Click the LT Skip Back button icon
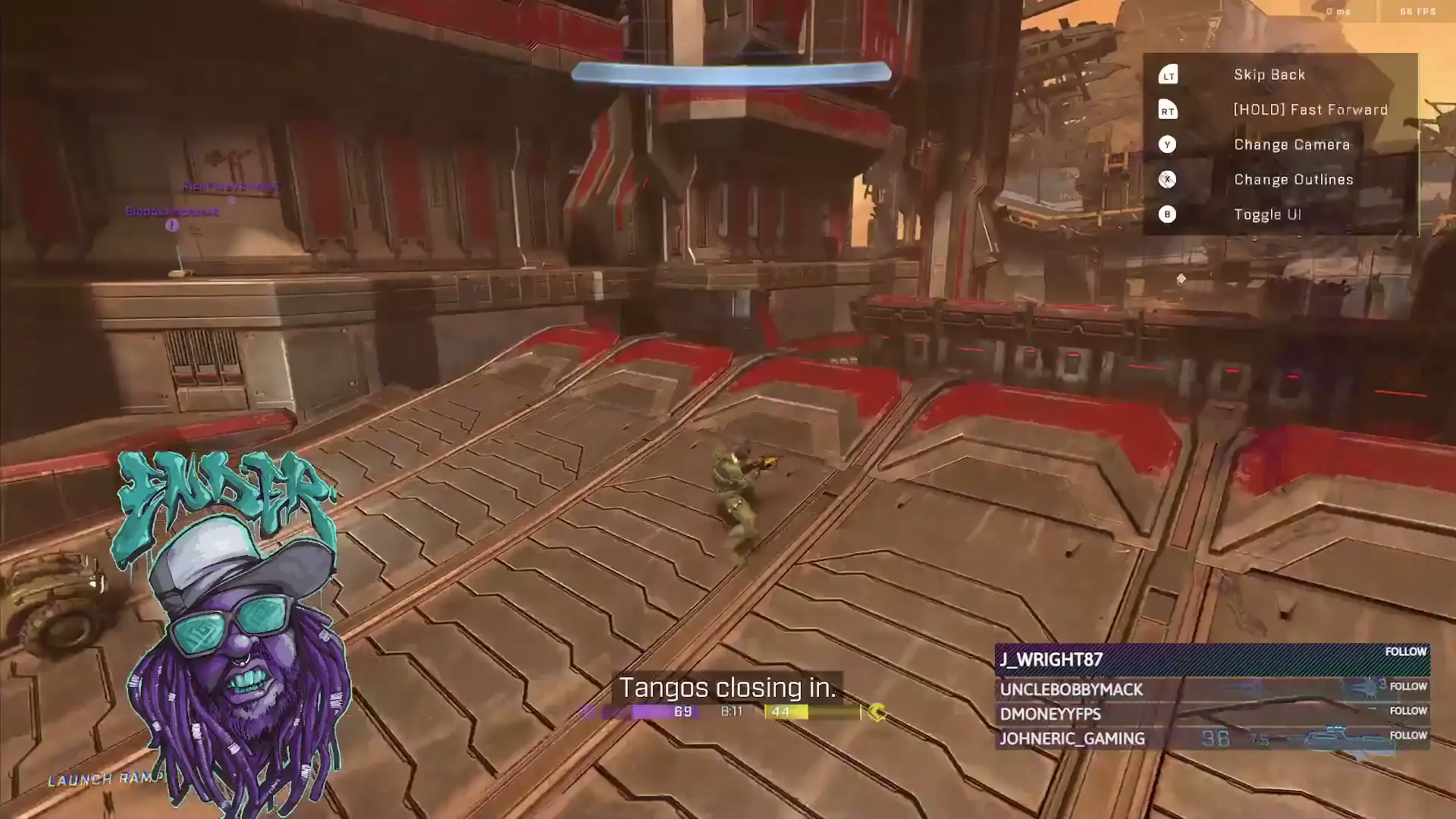Screen dimensions: 1456x819 (x=1168, y=74)
